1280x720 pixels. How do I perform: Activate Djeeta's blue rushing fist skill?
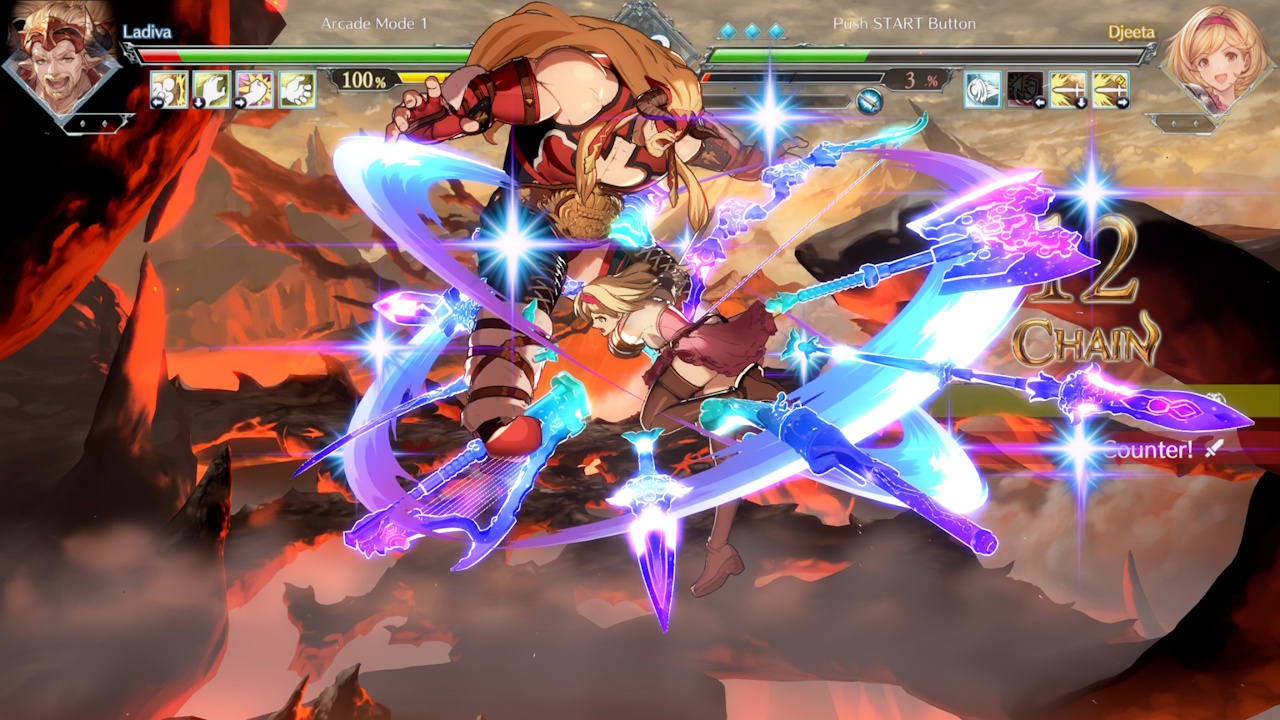(982, 89)
